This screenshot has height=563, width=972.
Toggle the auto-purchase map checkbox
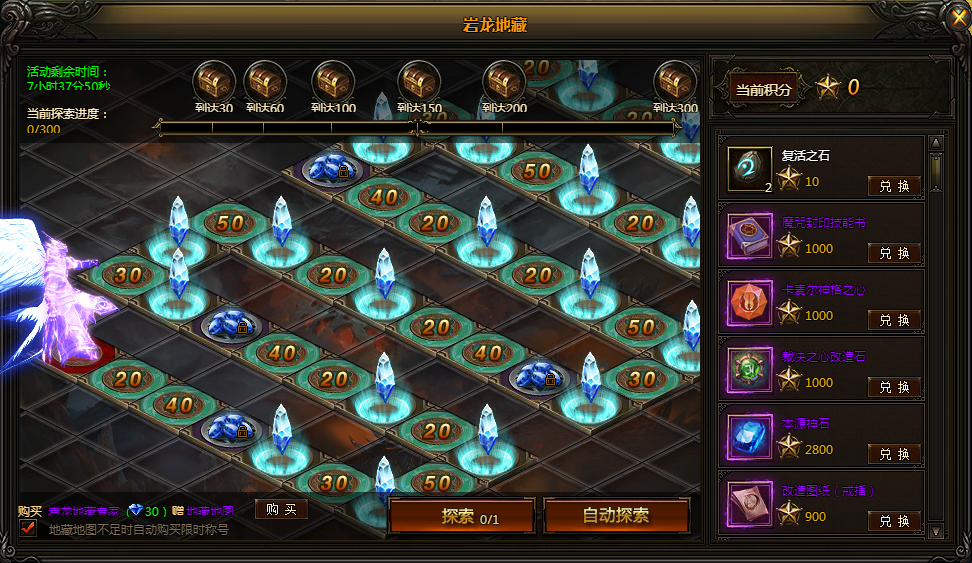(28, 529)
